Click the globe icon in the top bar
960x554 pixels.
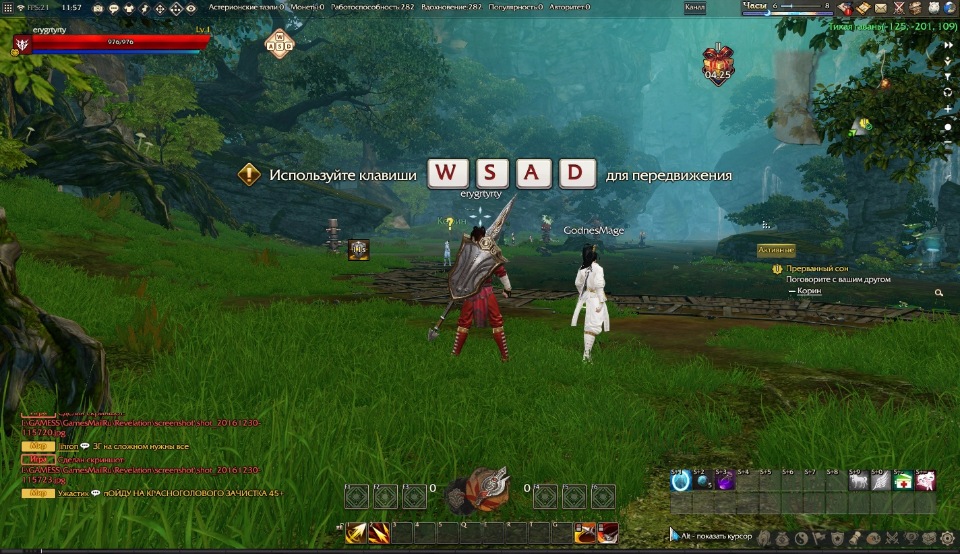coord(948,8)
